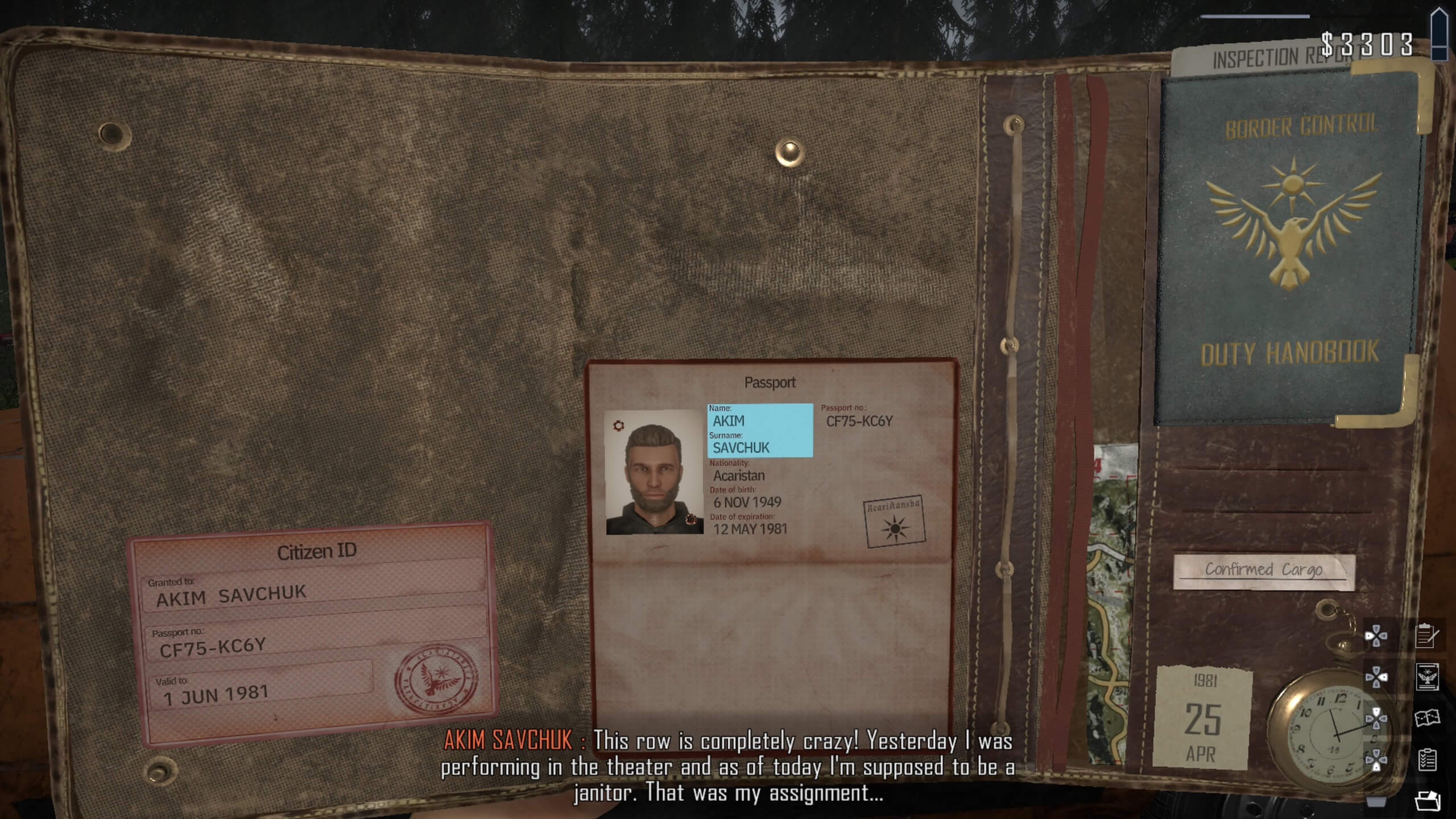The image size is (1456, 819).
Task: Open the Inspection Report notes icon
Action: coord(1425,635)
